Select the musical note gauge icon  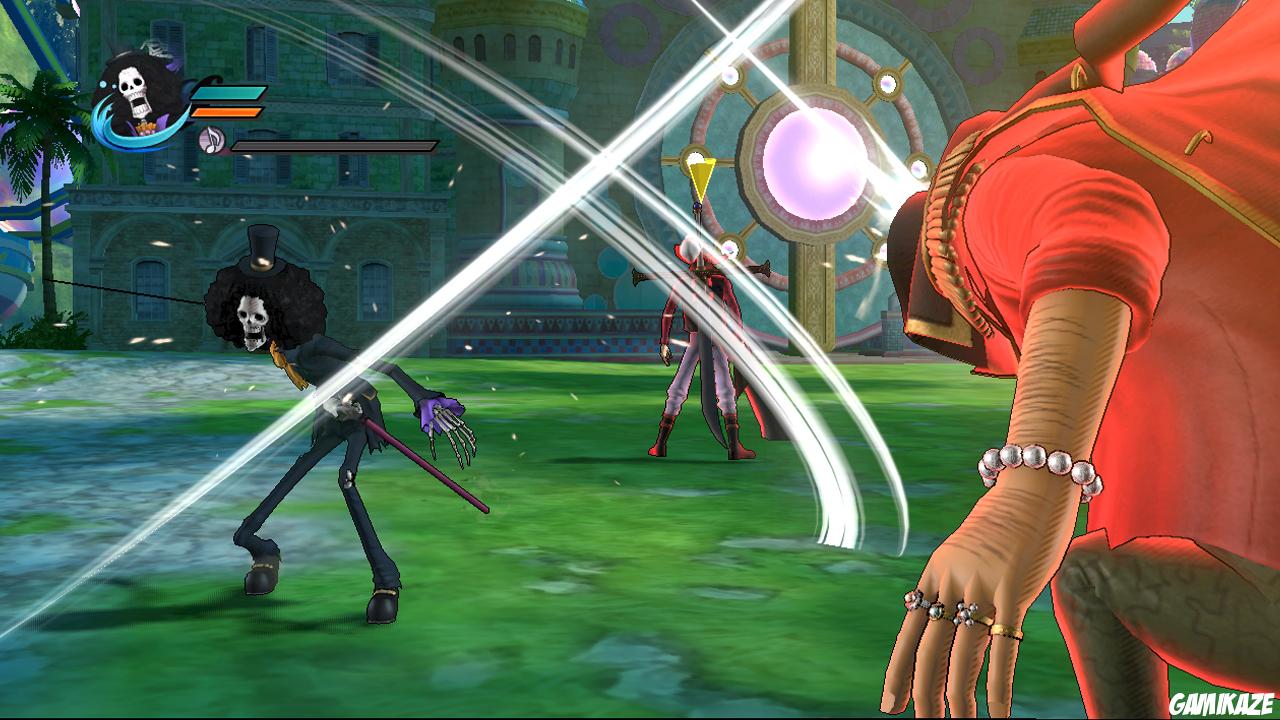[x=212, y=141]
